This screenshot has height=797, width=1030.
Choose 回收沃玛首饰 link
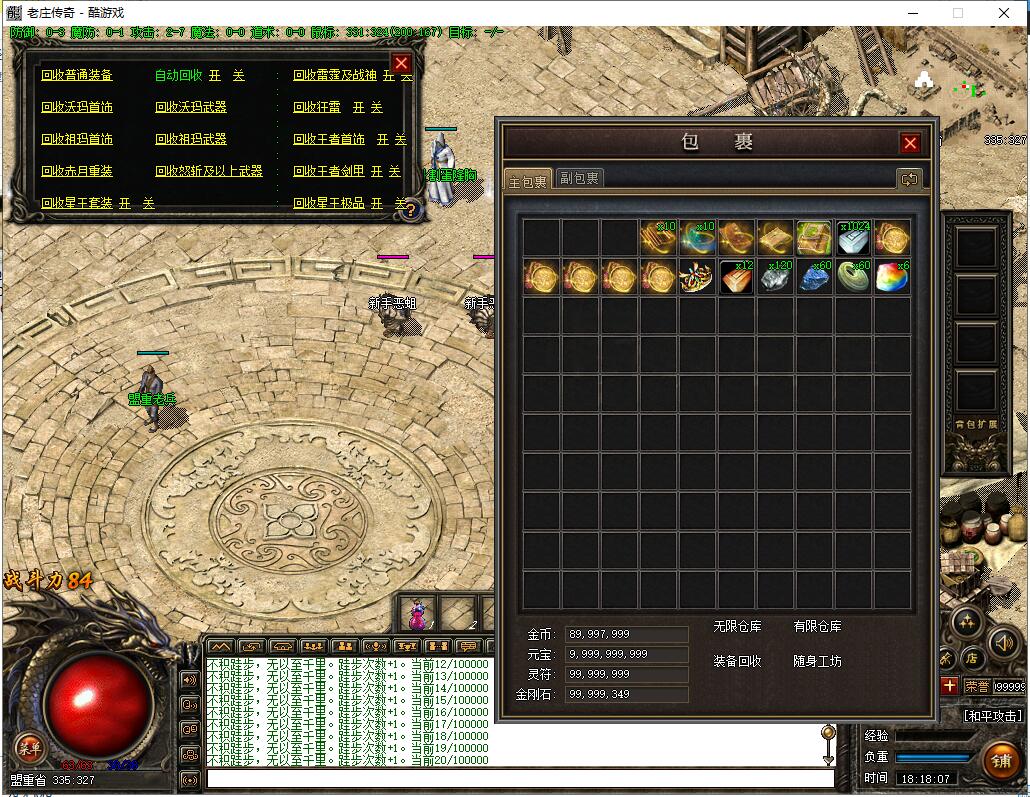[77, 108]
